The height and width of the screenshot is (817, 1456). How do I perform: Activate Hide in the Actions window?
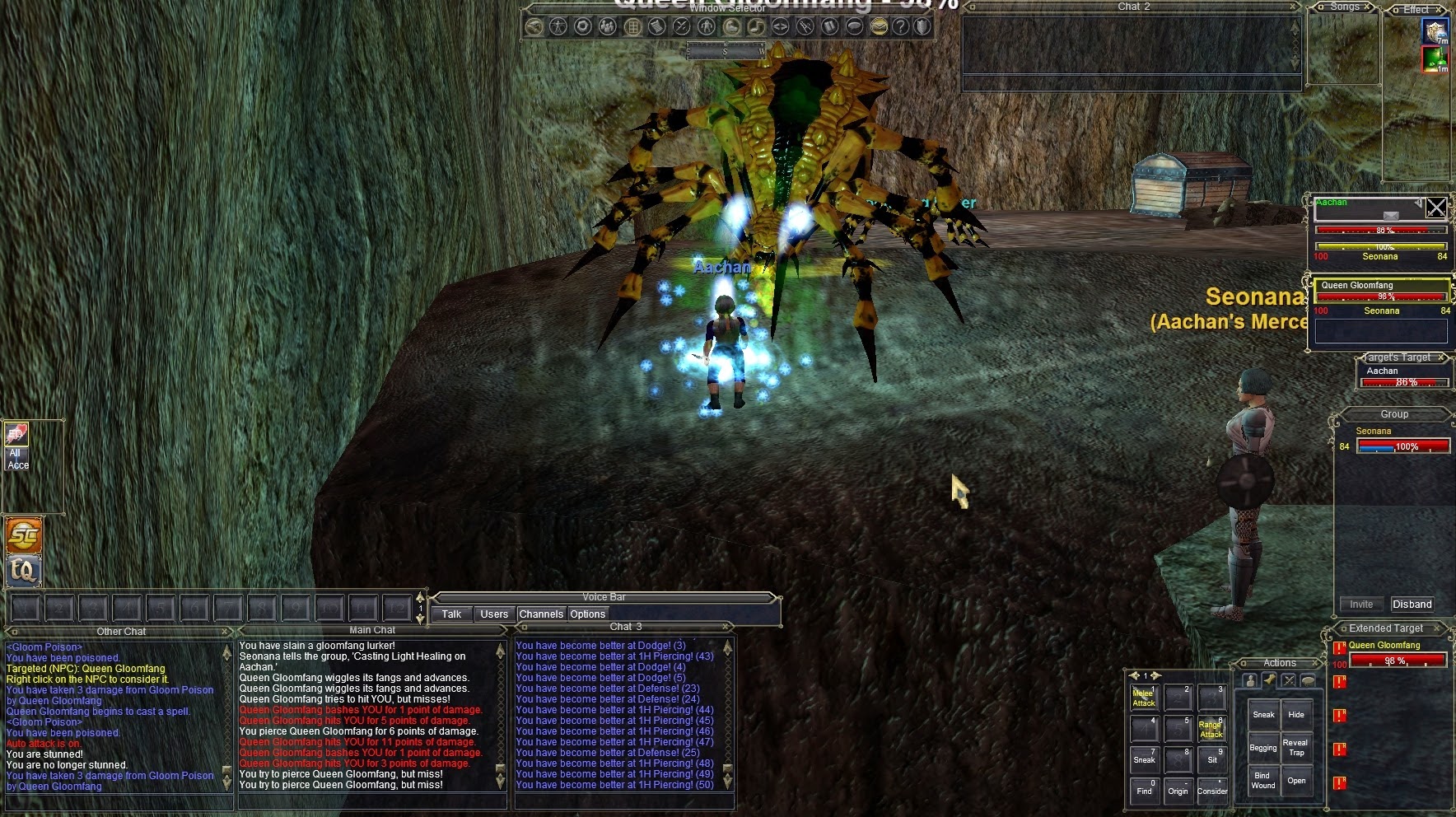click(x=1296, y=715)
